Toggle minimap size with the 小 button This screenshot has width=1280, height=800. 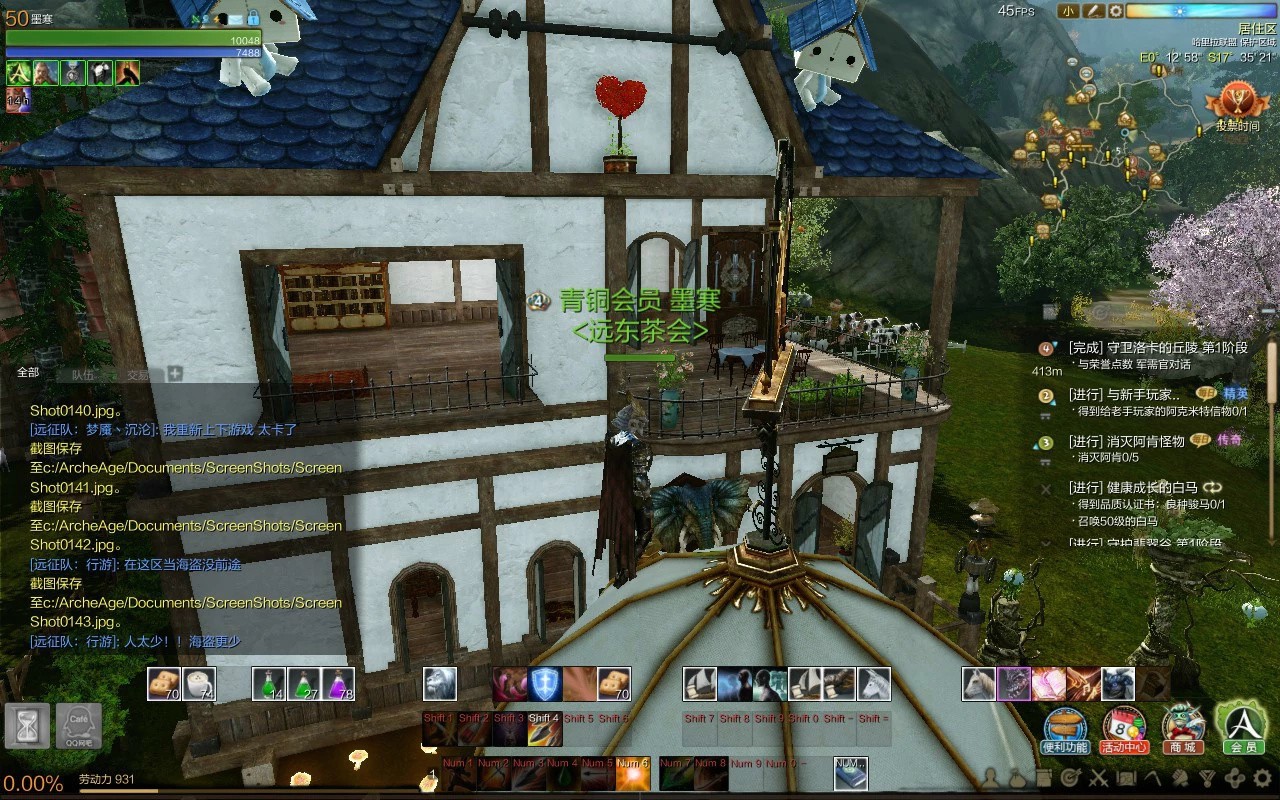pyautogui.click(x=1069, y=11)
